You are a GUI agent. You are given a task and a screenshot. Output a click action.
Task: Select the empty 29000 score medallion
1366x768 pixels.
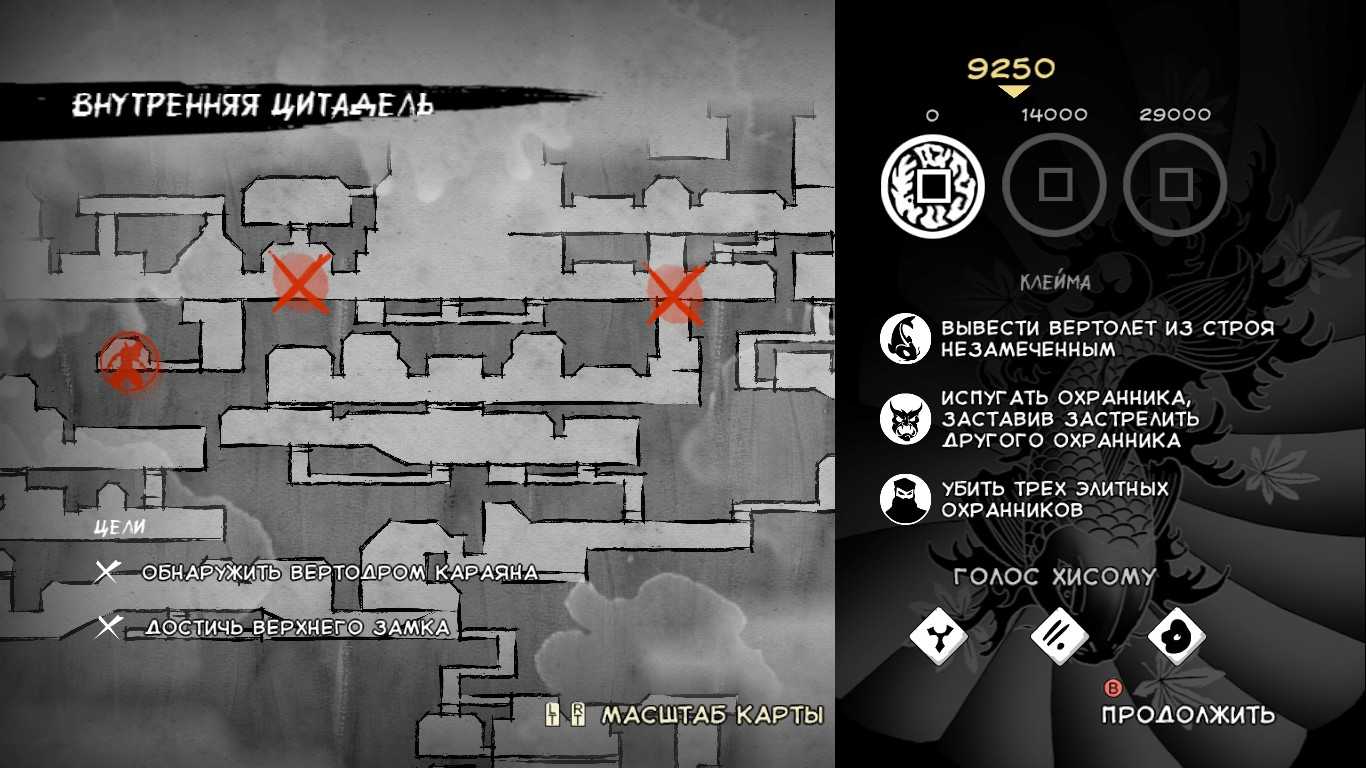pos(1175,185)
